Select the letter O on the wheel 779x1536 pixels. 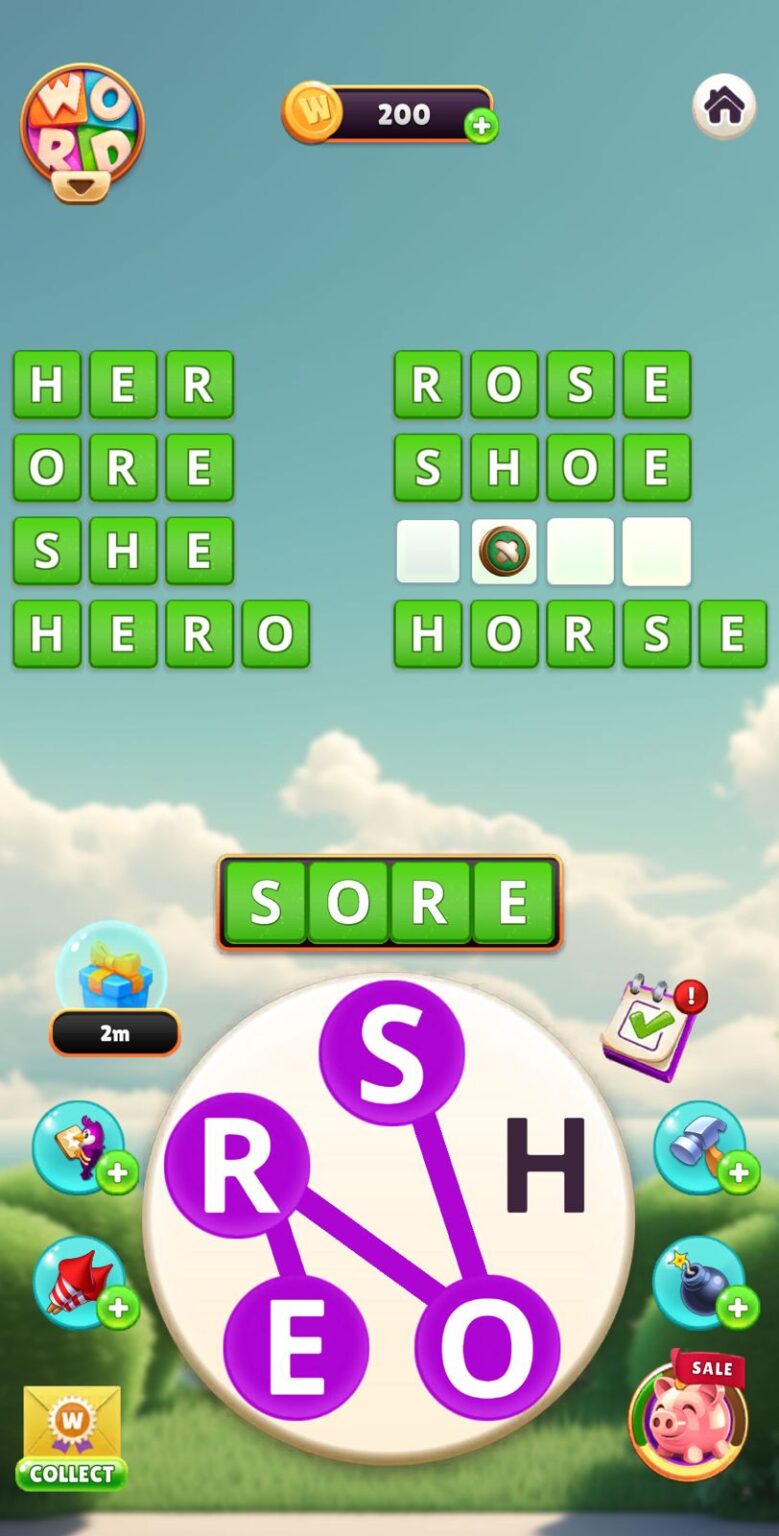pos(487,1347)
